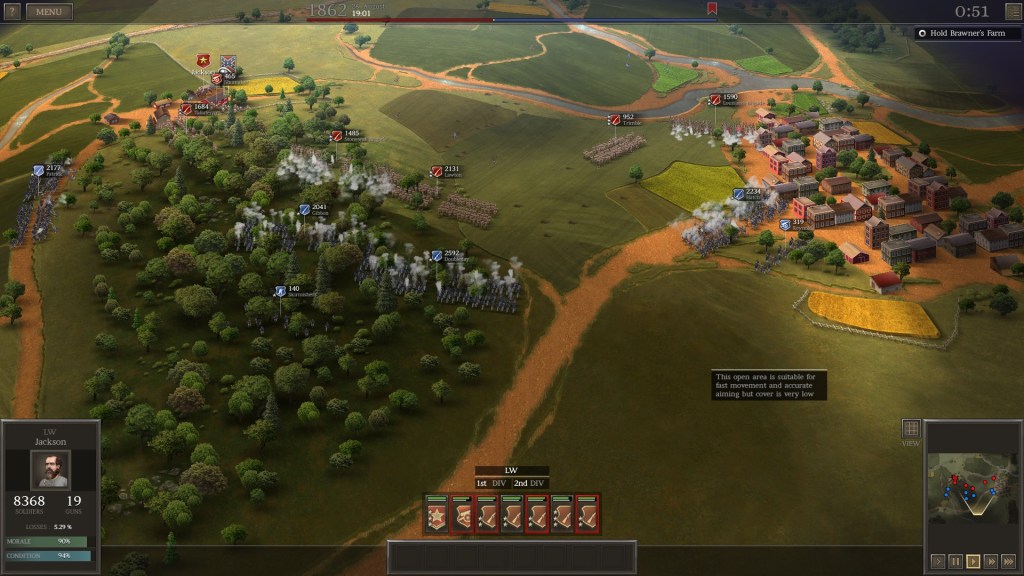1024x576 pixels.
Task: Select Gibbon's 2041 blue unit marker
Action: (x=304, y=210)
